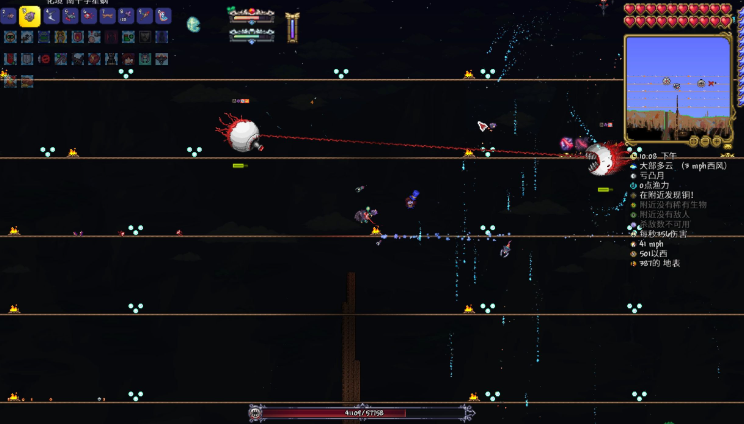744x424 pixels.
Task: Select the last hotbar slot with the colorful item
Action: (x=163, y=16)
